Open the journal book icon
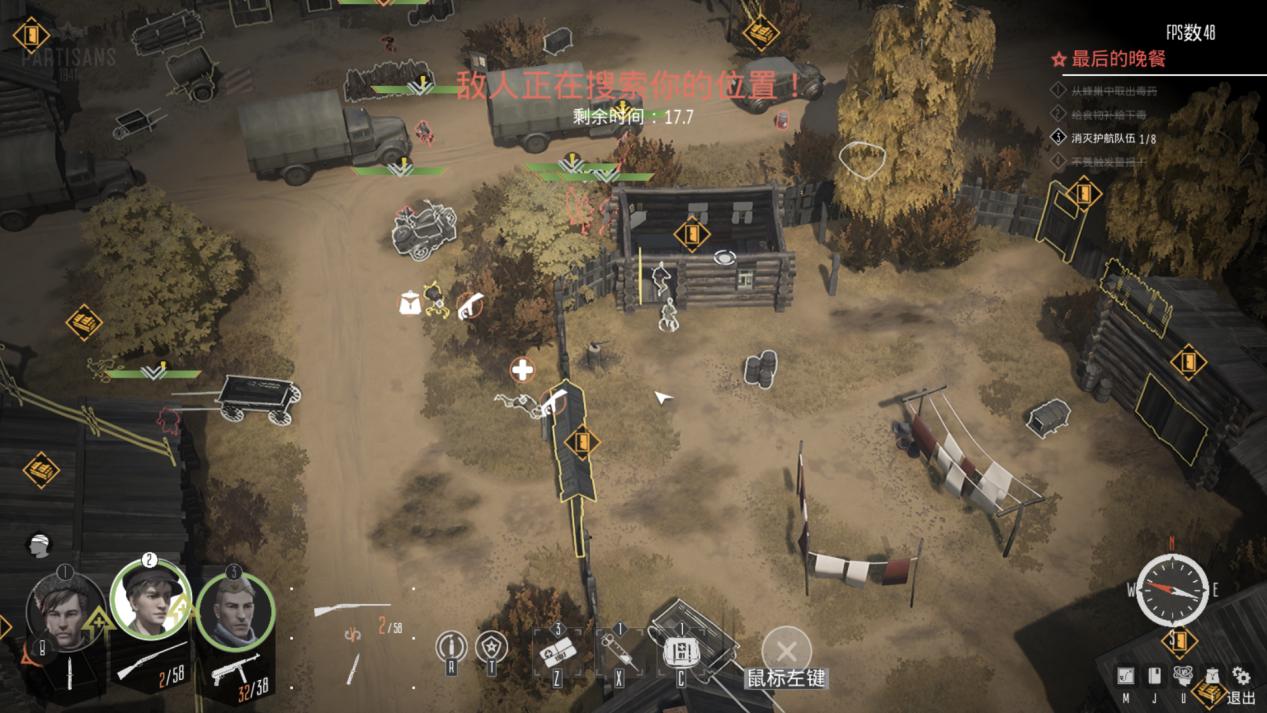The height and width of the screenshot is (713, 1267). [x=1154, y=676]
